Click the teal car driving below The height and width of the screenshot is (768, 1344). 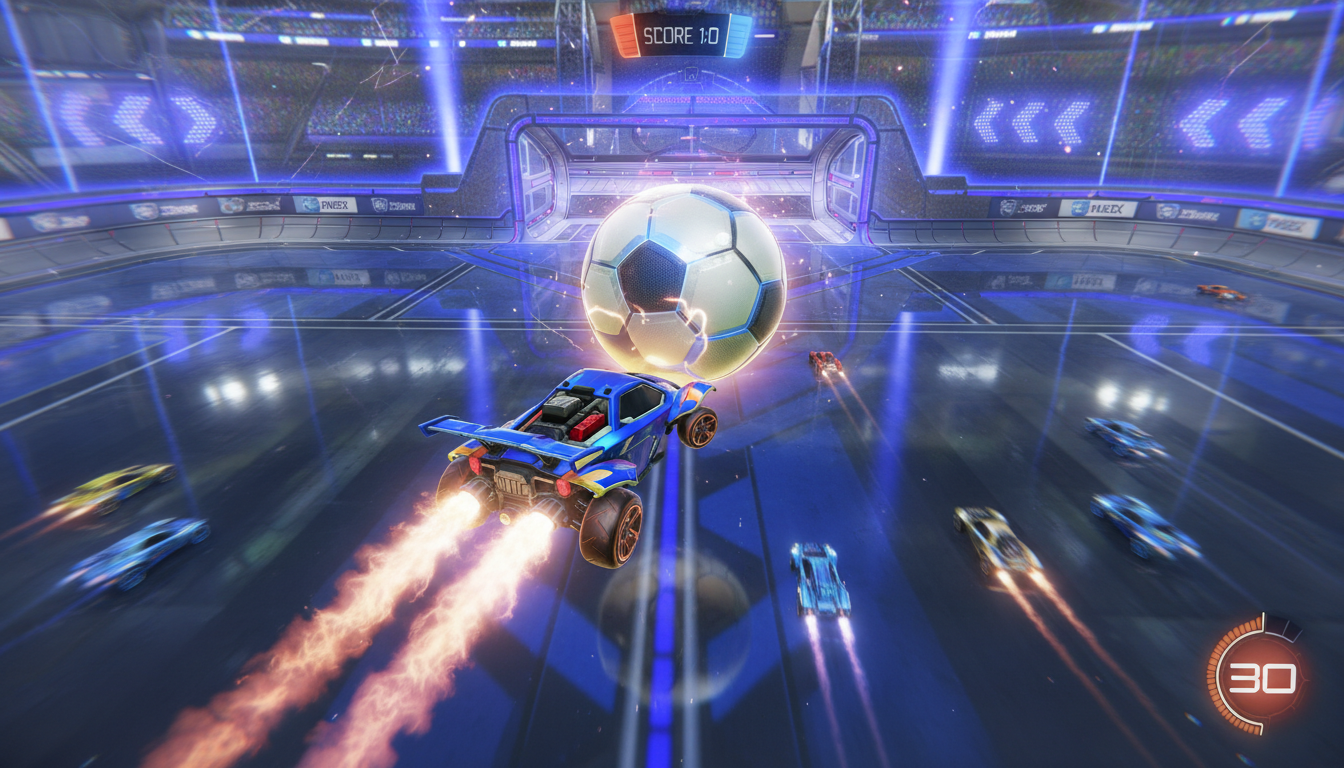click(820, 580)
